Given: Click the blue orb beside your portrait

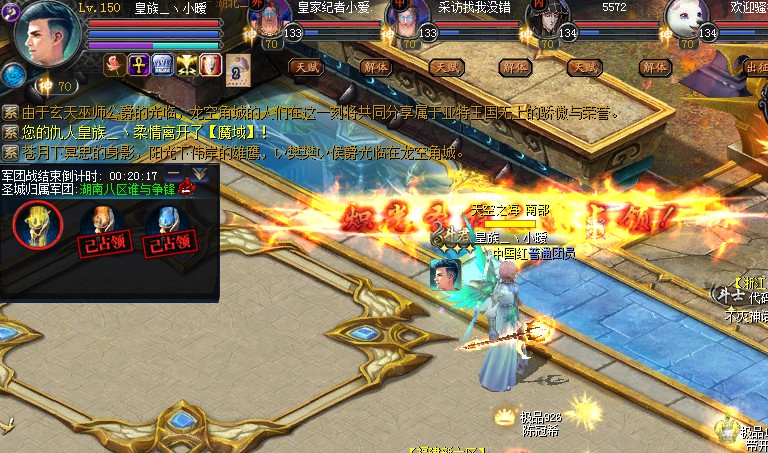Looking at the screenshot, I should coord(13,74).
